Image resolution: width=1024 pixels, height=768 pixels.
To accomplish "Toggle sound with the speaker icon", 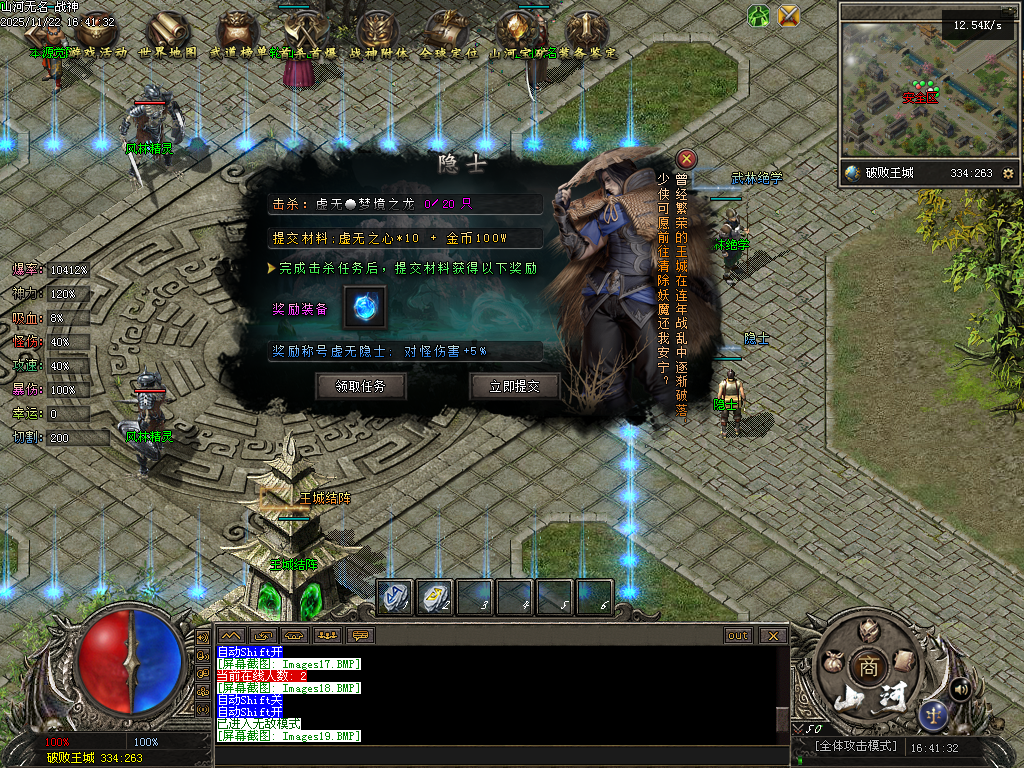I will coord(960,687).
